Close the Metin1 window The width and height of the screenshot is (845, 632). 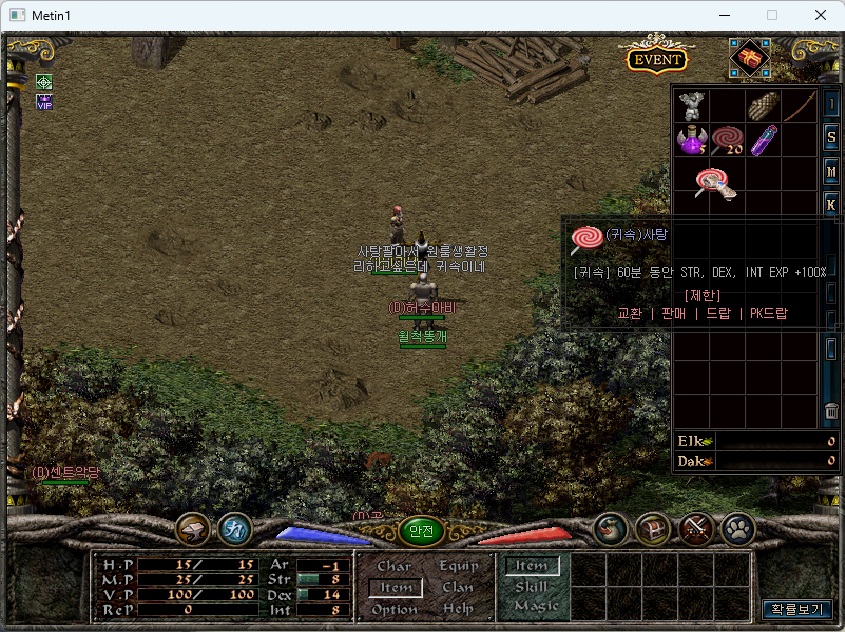(820, 15)
